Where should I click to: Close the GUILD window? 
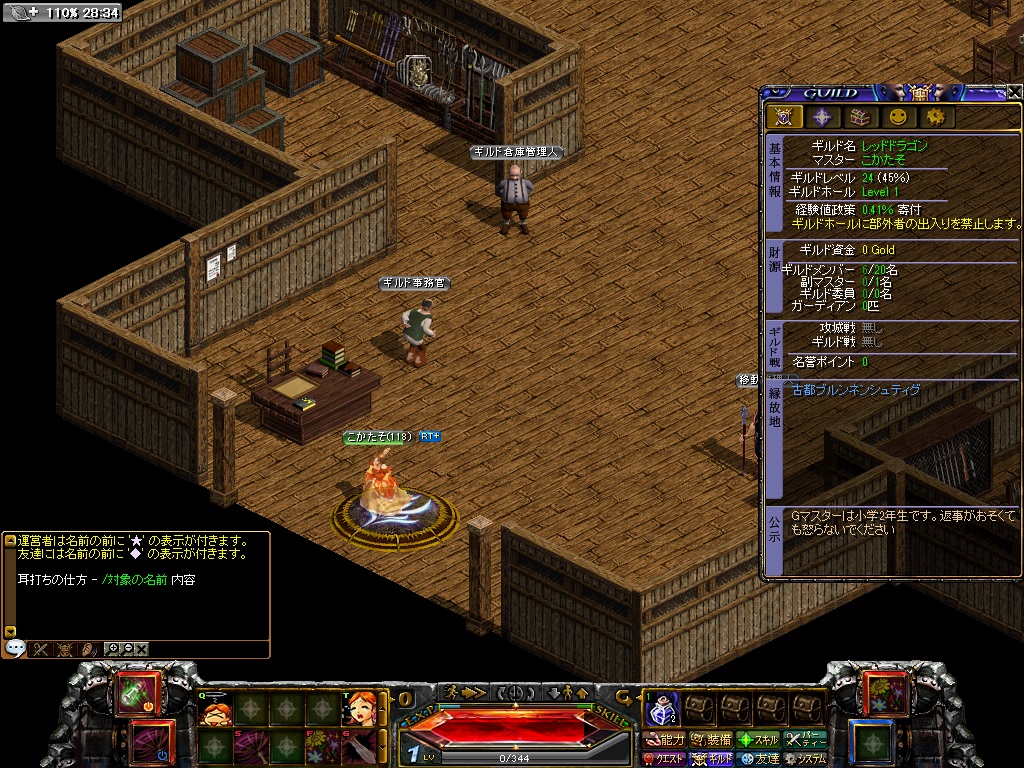tap(1014, 93)
